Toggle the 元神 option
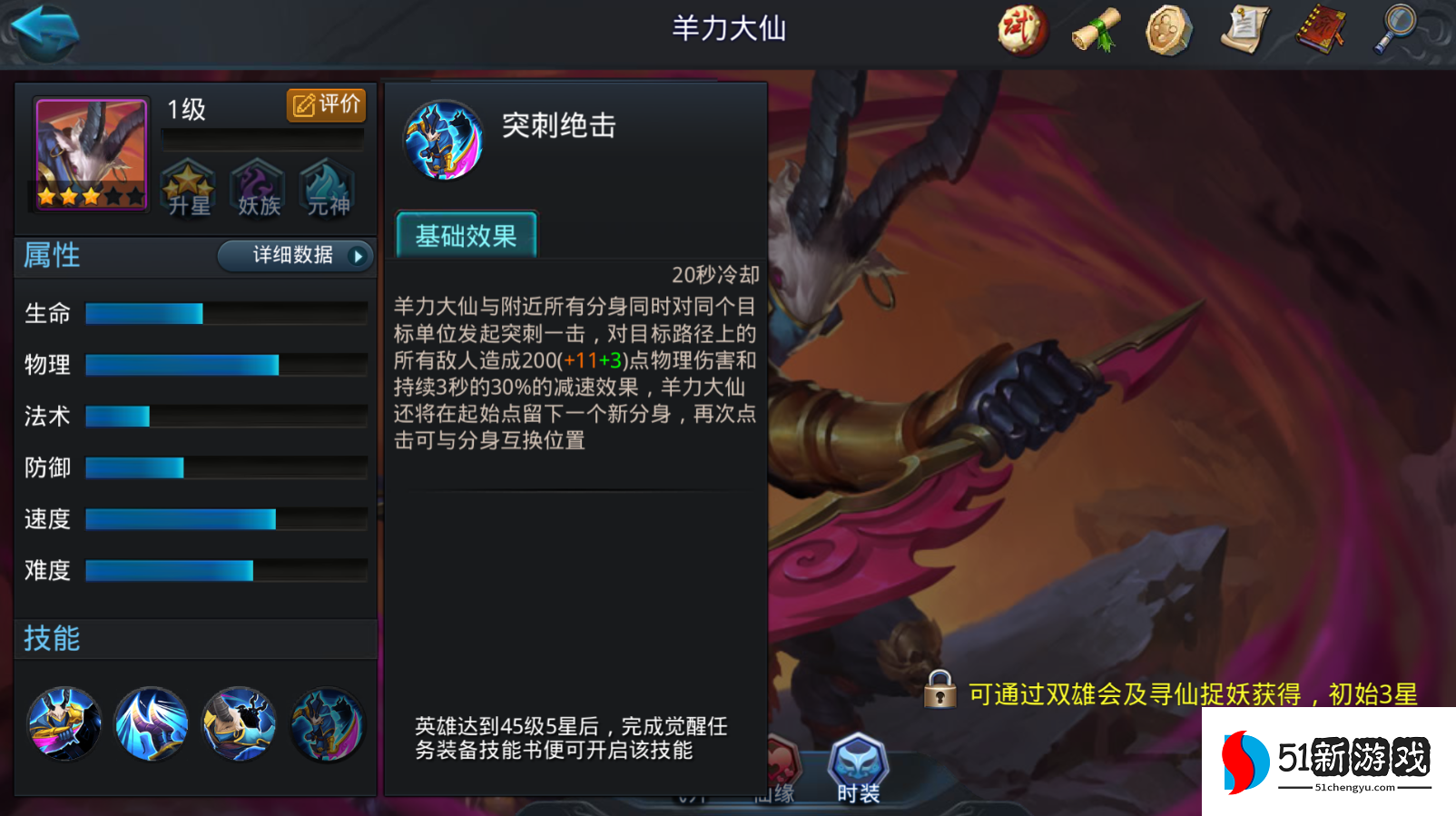Image resolution: width=1456 pixels, height=816 pixels. tap(325, 186)
